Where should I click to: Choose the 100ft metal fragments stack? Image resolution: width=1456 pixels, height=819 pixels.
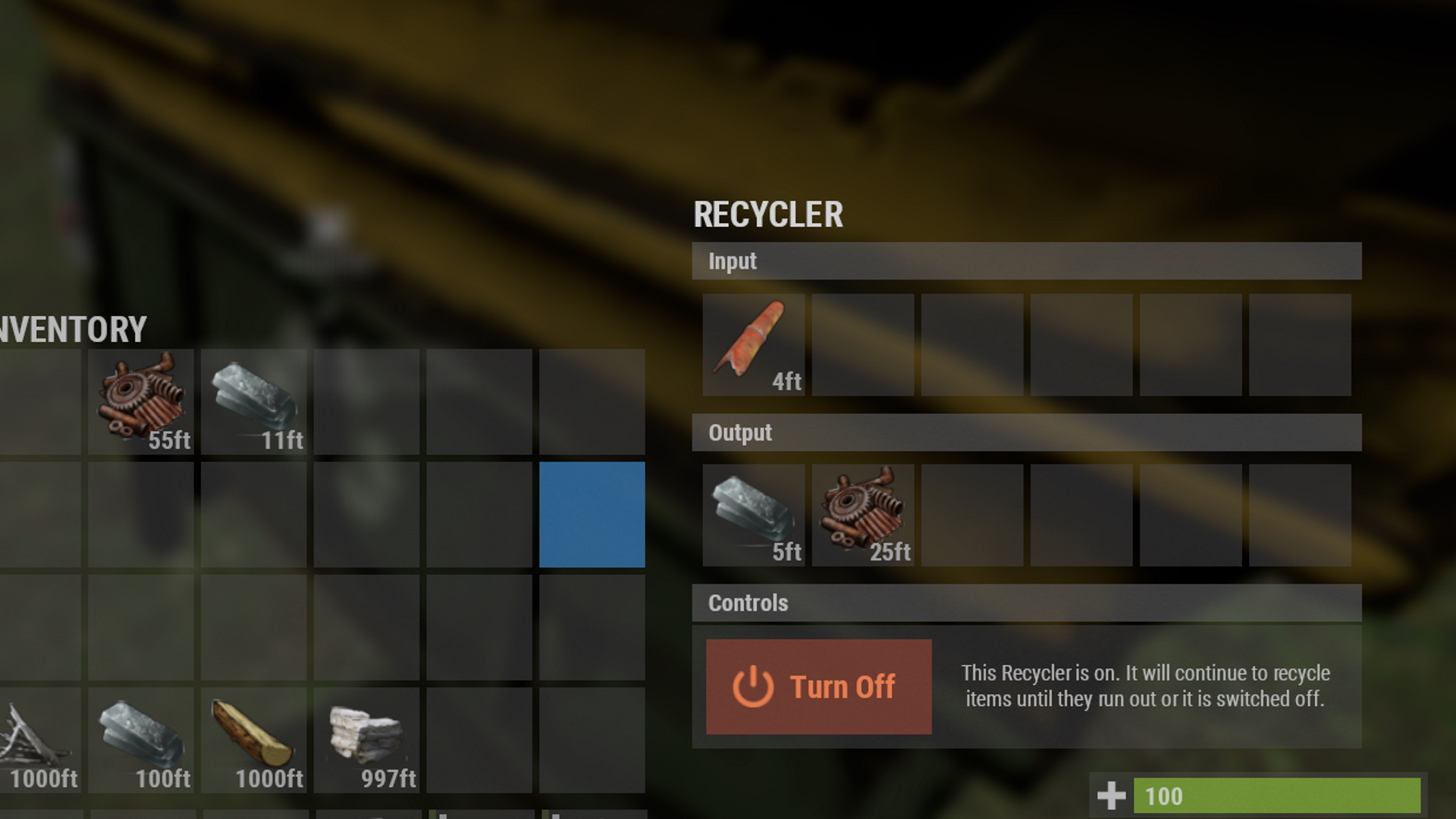pos(141,740)
